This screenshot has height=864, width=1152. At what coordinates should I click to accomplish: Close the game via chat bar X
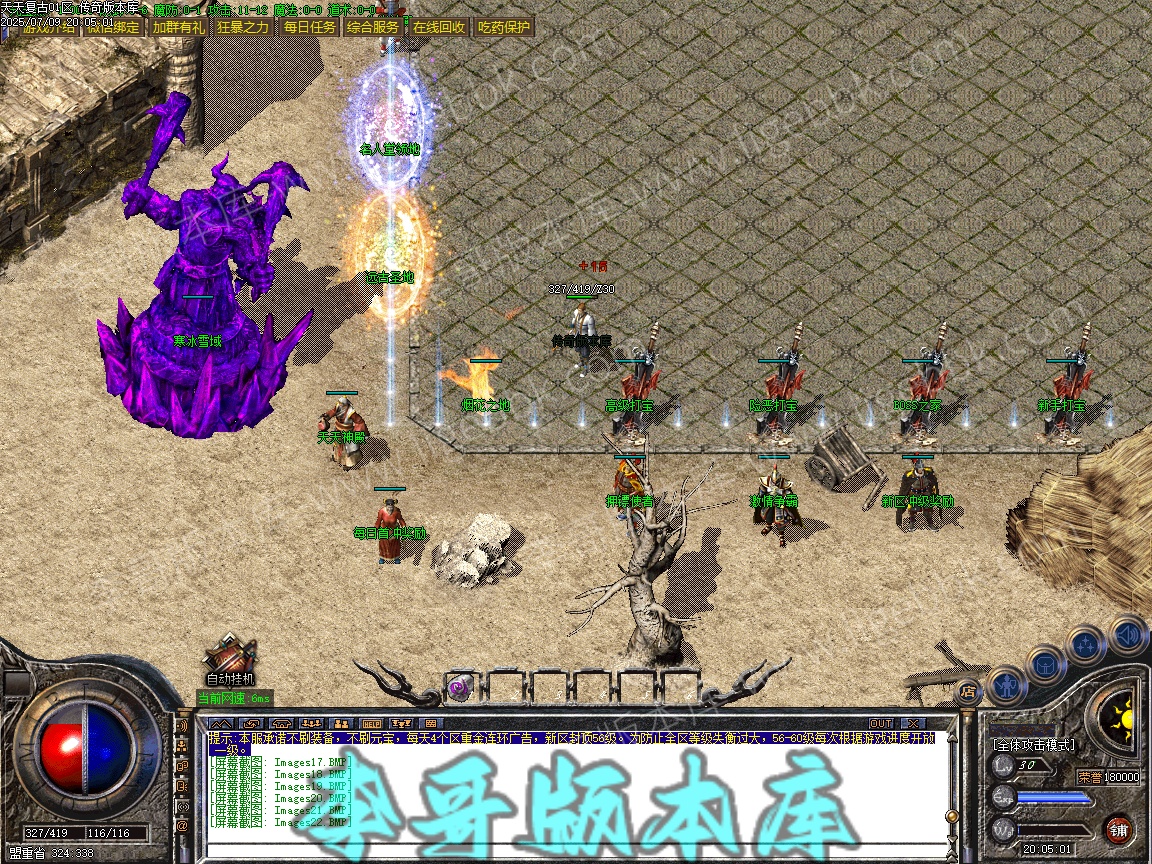pyautogui.click(x=911, y=723)
